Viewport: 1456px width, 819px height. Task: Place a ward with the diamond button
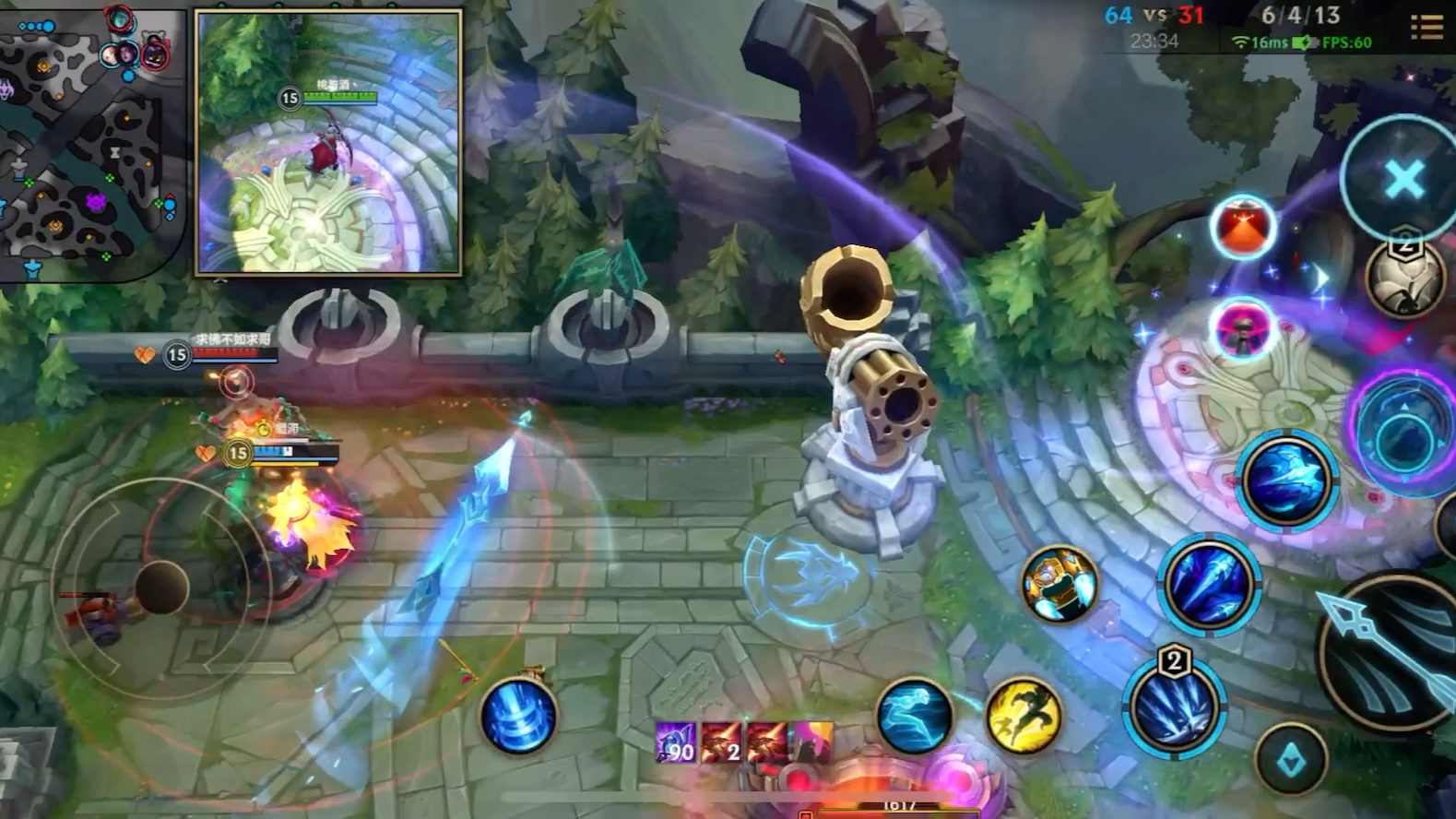tap(1290, 759)
